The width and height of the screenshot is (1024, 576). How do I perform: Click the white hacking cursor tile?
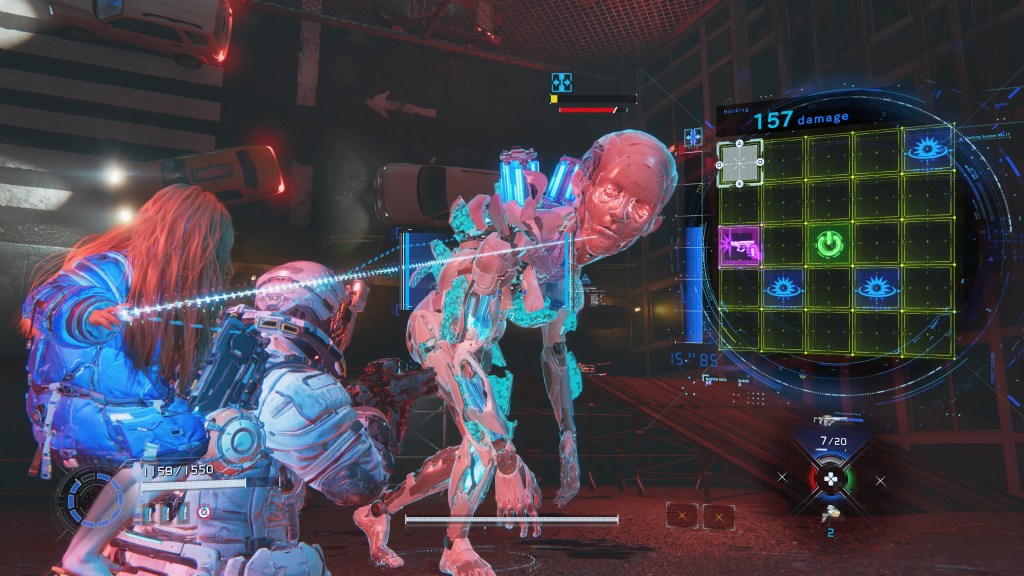[x=740, y=162]
